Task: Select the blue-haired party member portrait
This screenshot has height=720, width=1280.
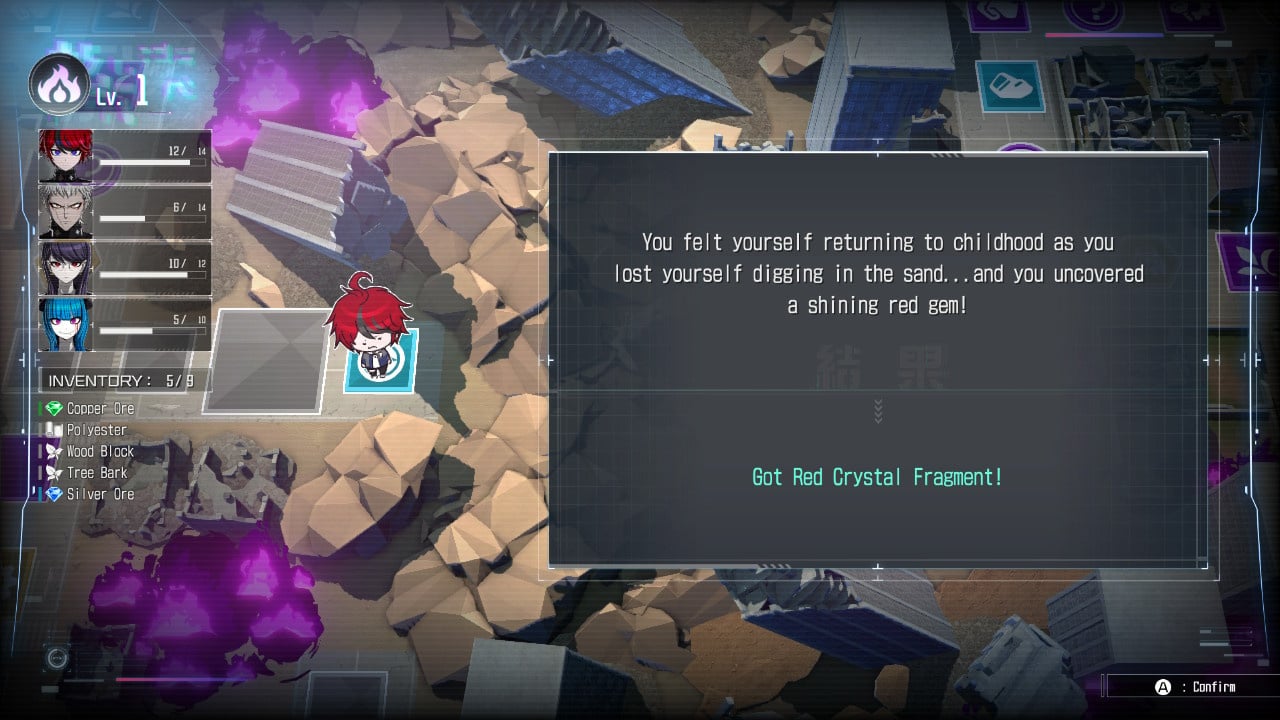Action: 66,324
